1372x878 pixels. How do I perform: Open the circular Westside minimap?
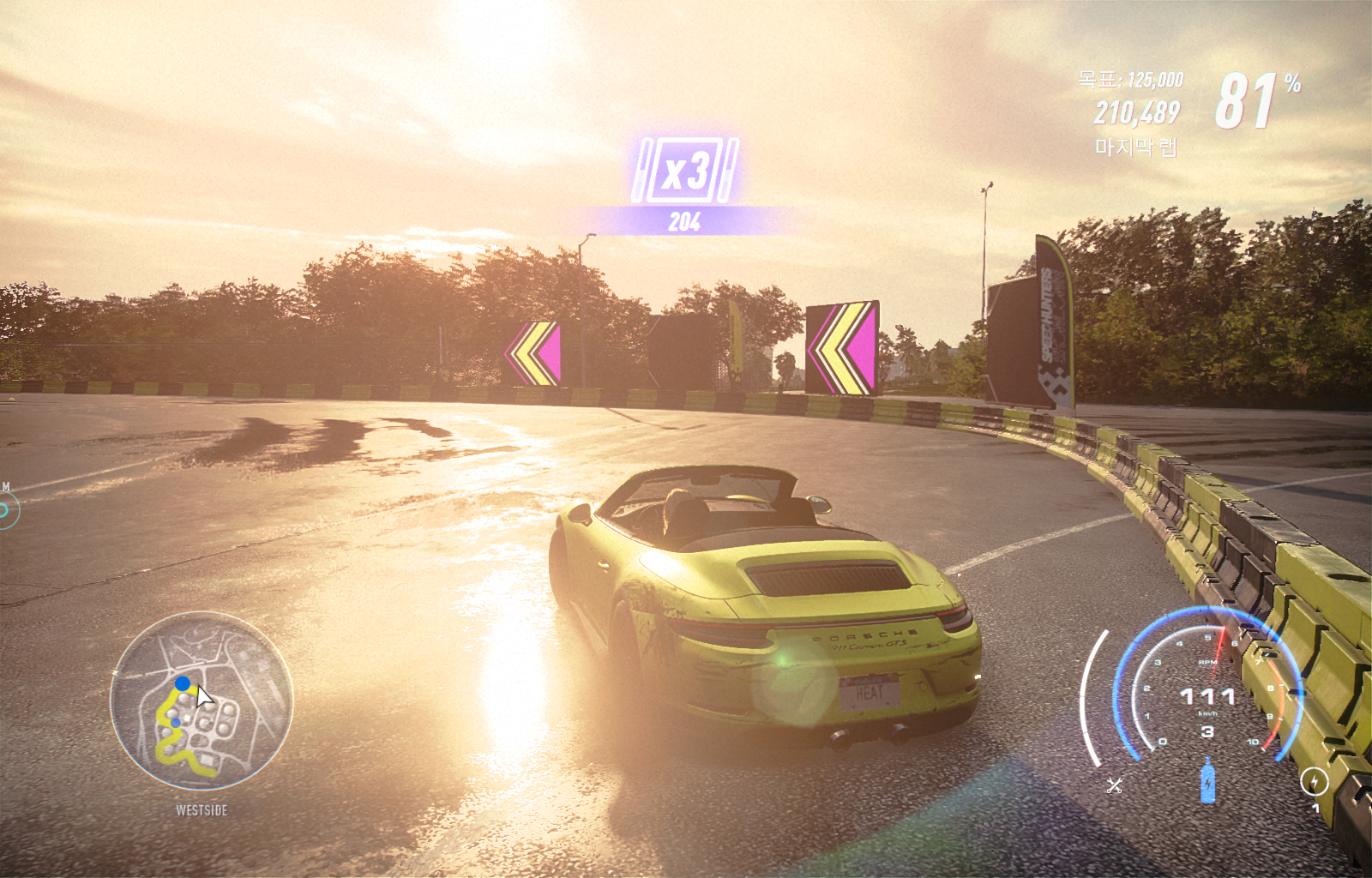202,701
